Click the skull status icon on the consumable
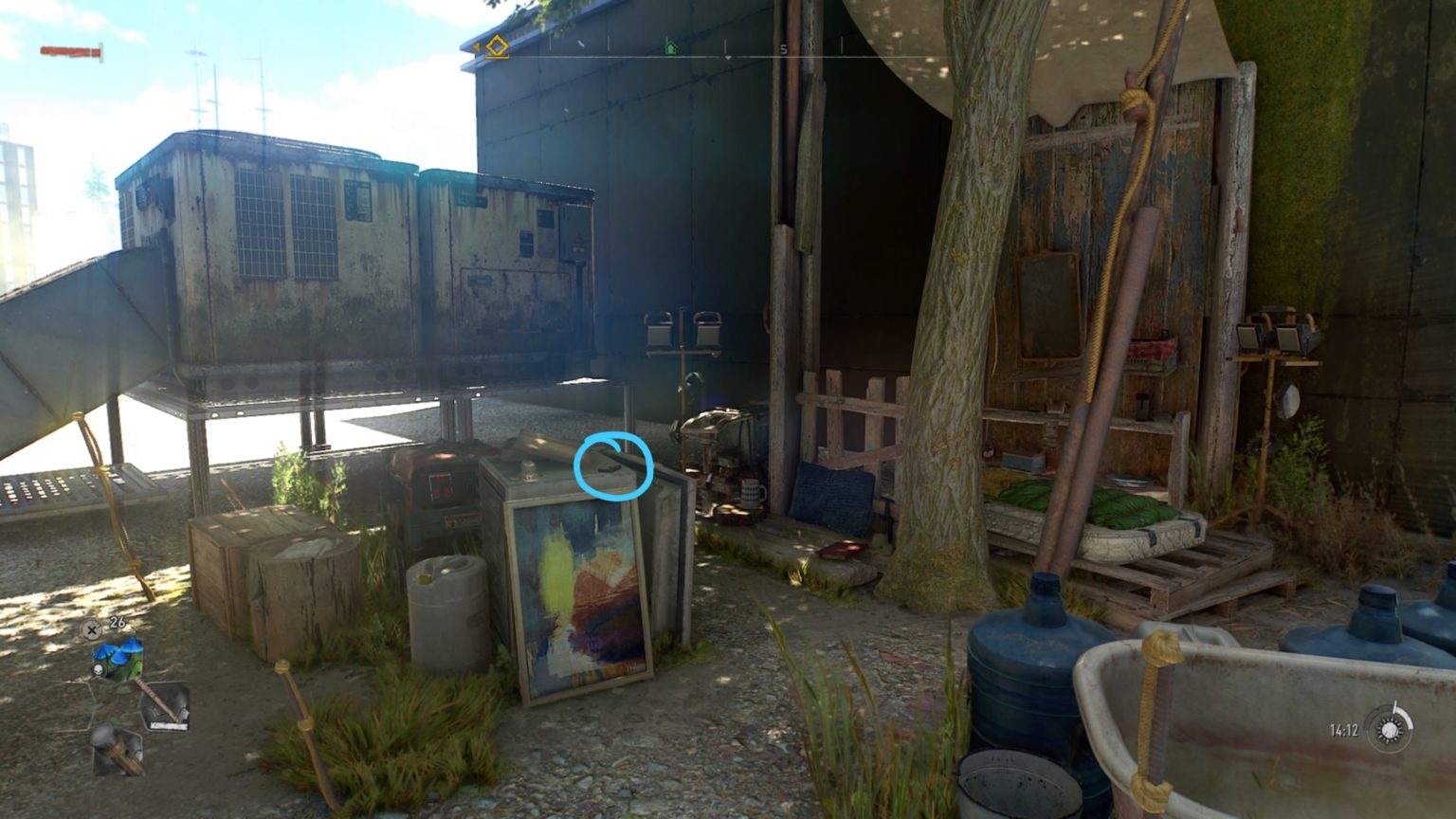Viewport: 1456px width, 819px height. point(98,669)
